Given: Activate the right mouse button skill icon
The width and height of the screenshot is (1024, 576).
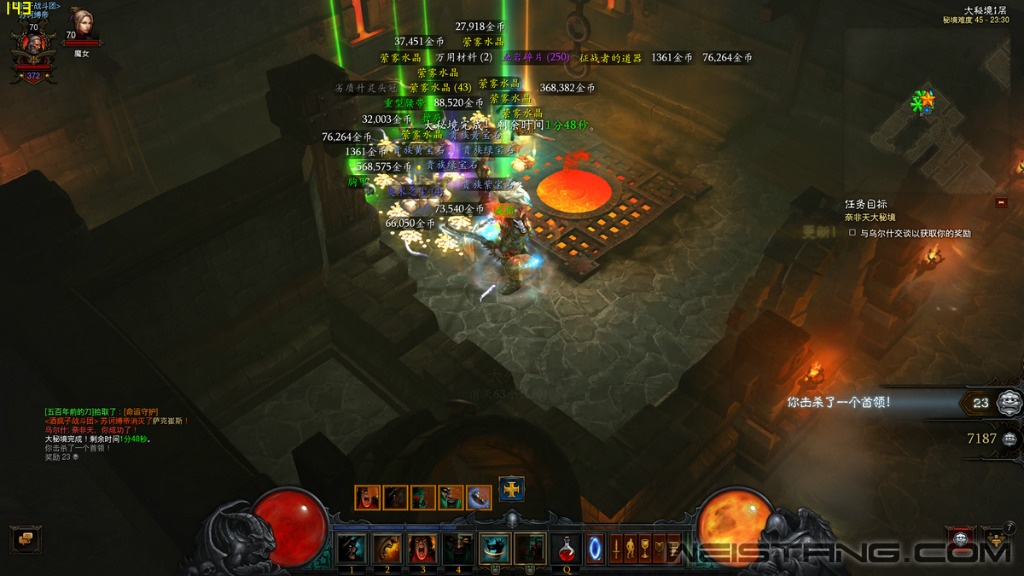Looking at the screenshot, I should pyautogui.click(x=531, y=548).
